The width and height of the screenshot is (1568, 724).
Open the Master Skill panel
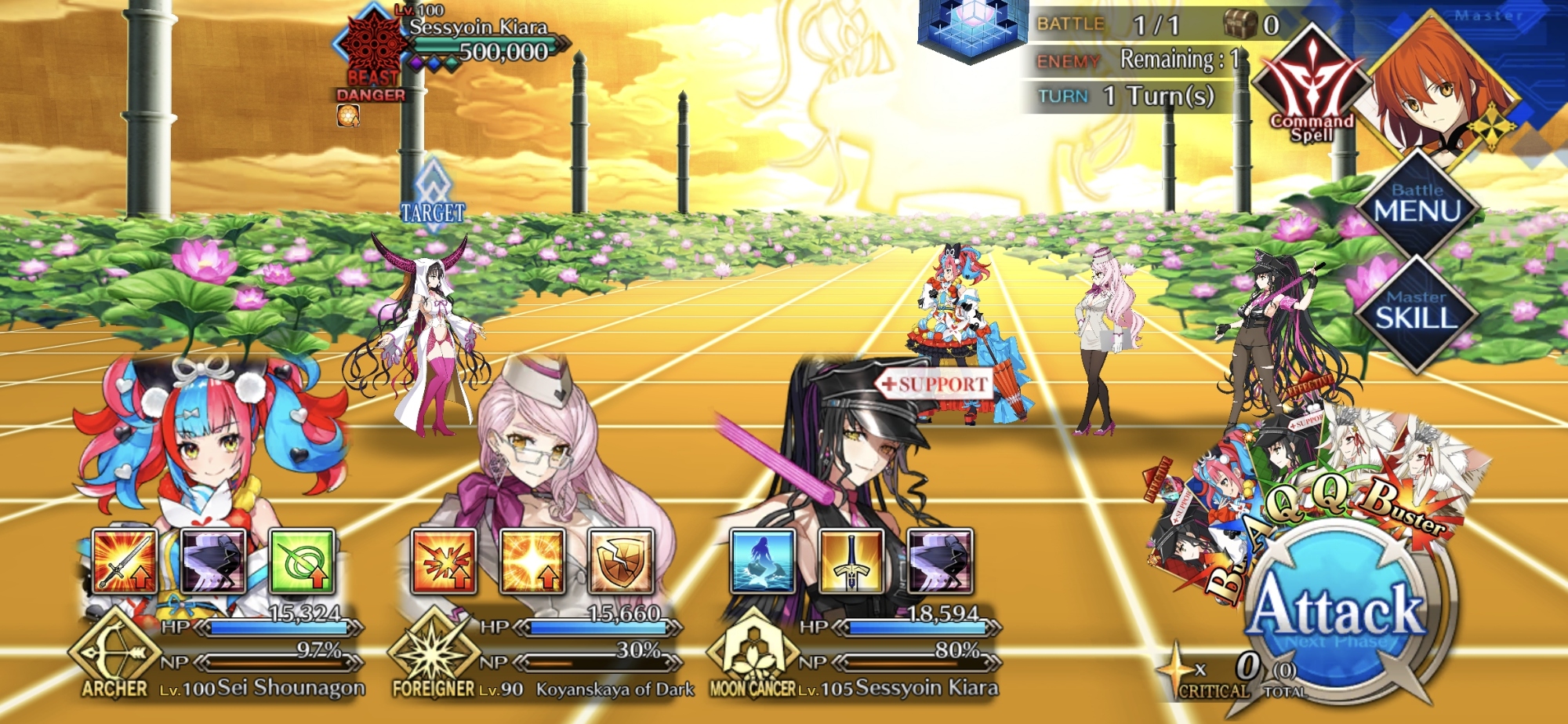click(1416, 311)
